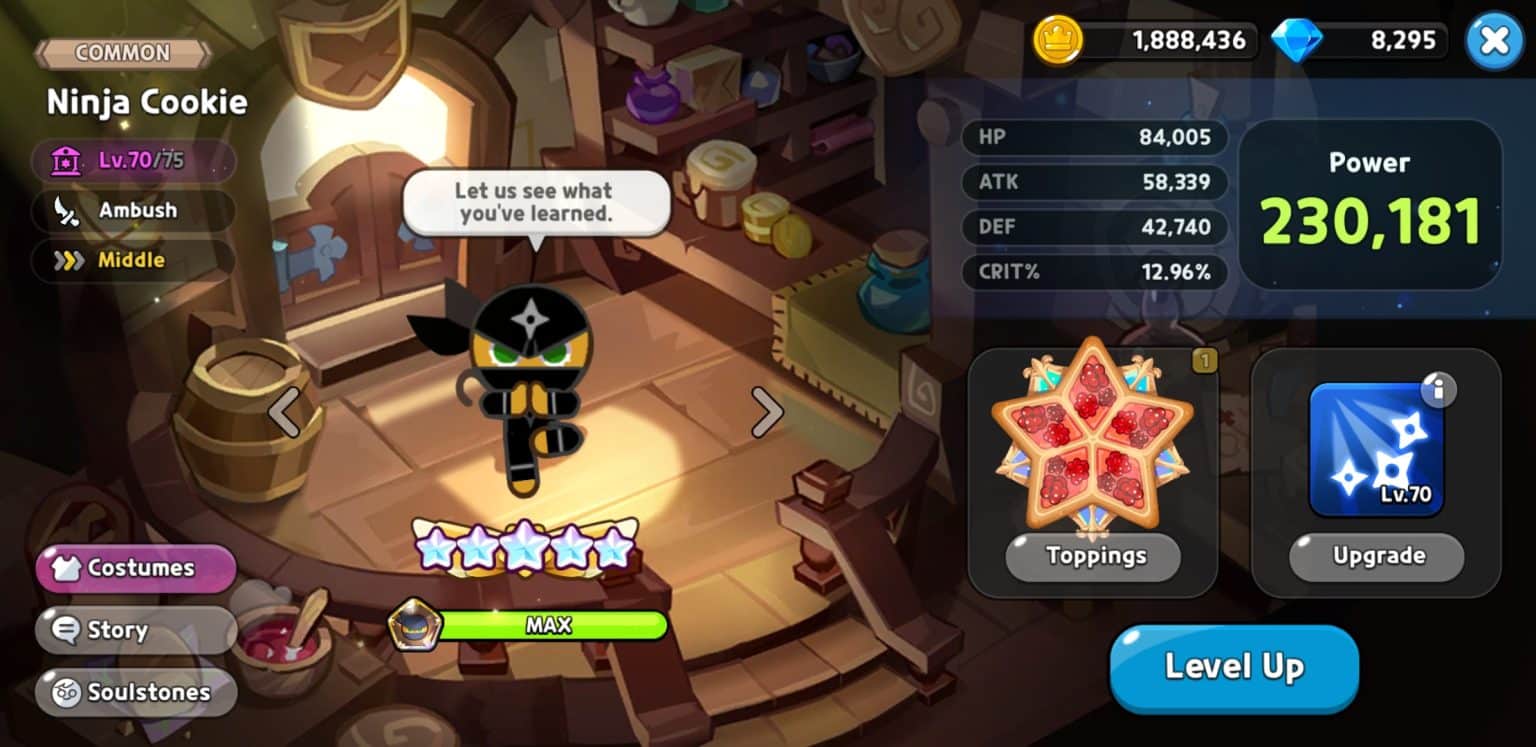
Task: Browse next cookie with right arrow
Action: click(765, 411)
